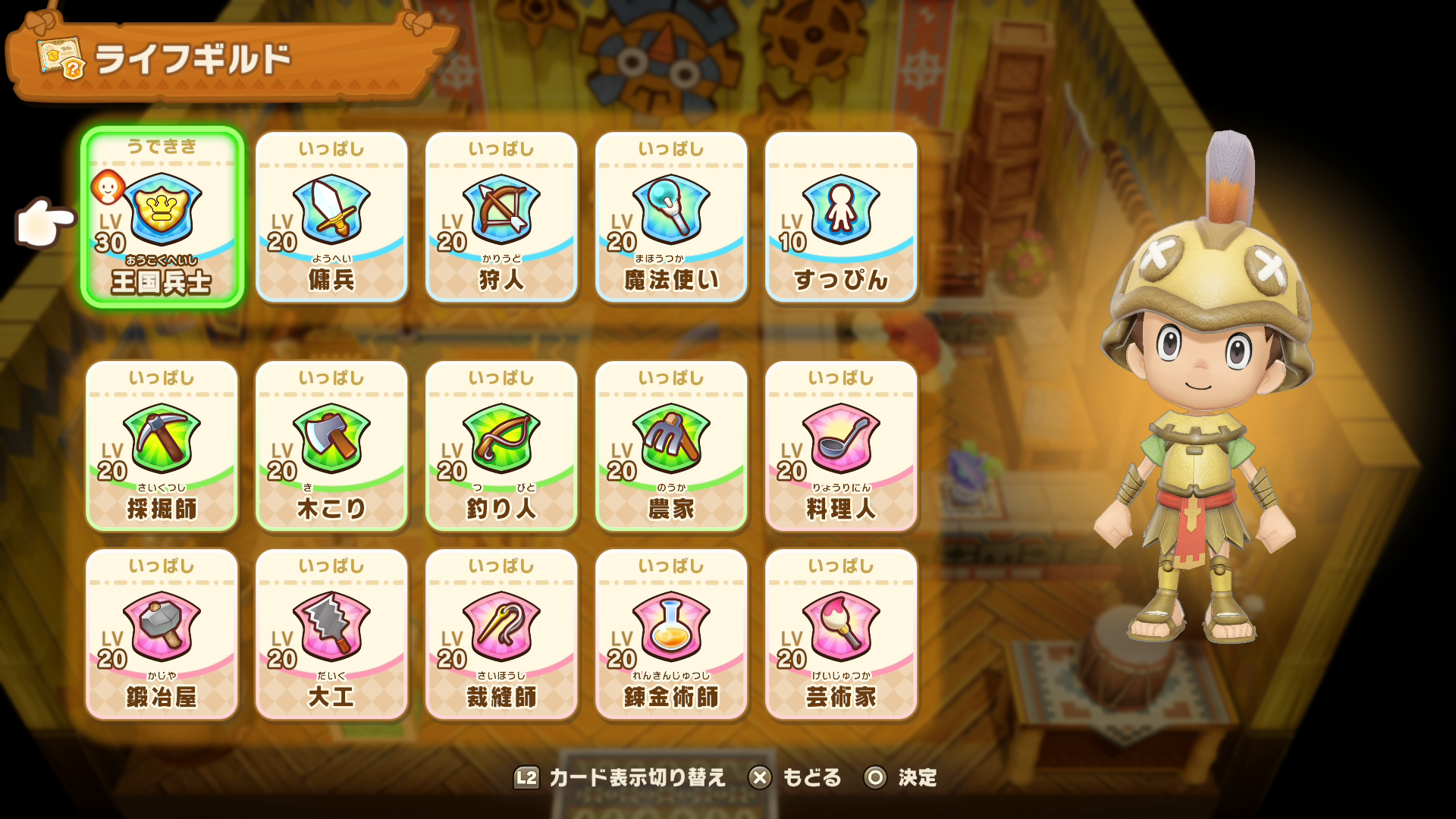Pick the 裁縫師 needle card
Screen dimensions: 1456x819
point(501,634)
